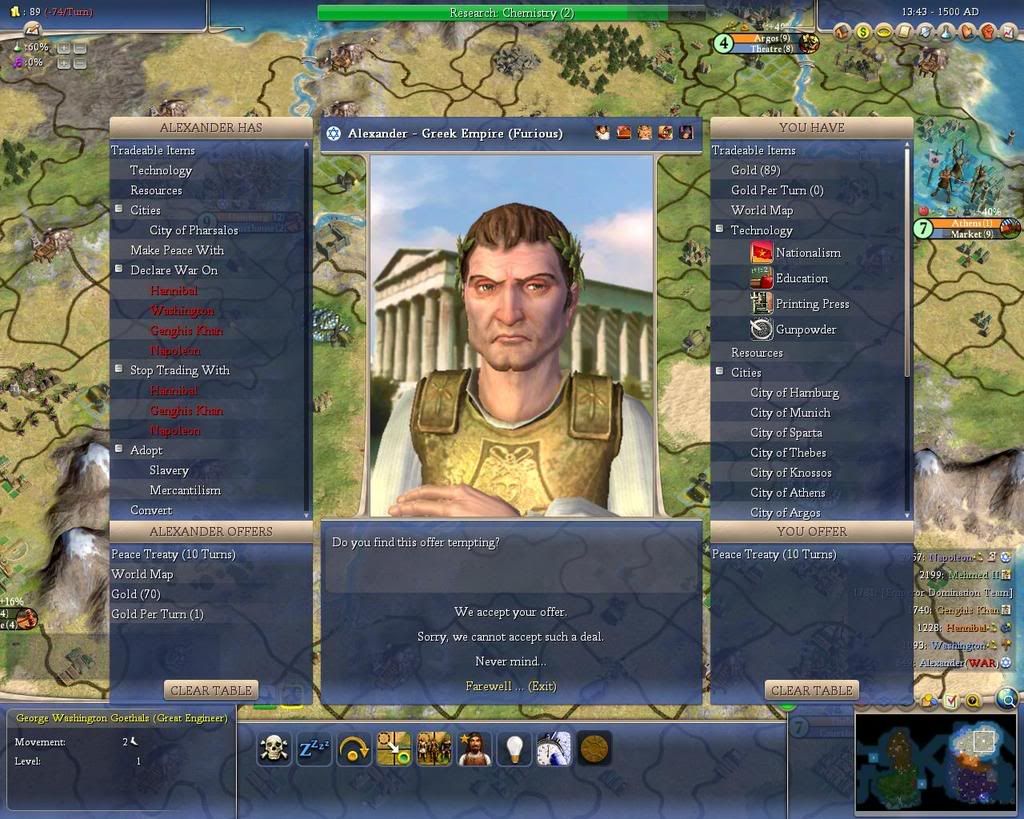Exit diplomacy with "Farewell ... (Exit)"
Image resolution: width=1024 pixels, height=819 pixels.
click(510, 687)
